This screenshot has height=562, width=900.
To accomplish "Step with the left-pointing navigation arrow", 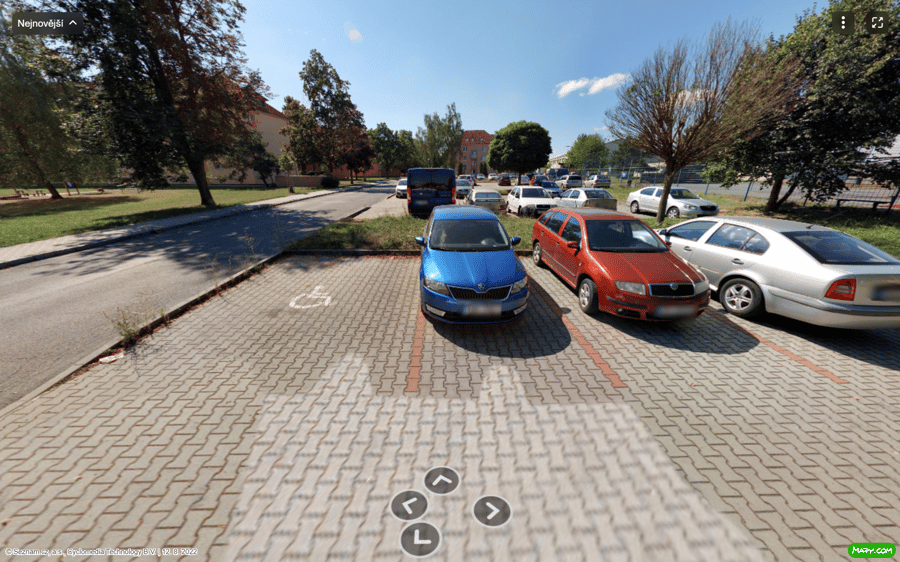I will 409,505.
